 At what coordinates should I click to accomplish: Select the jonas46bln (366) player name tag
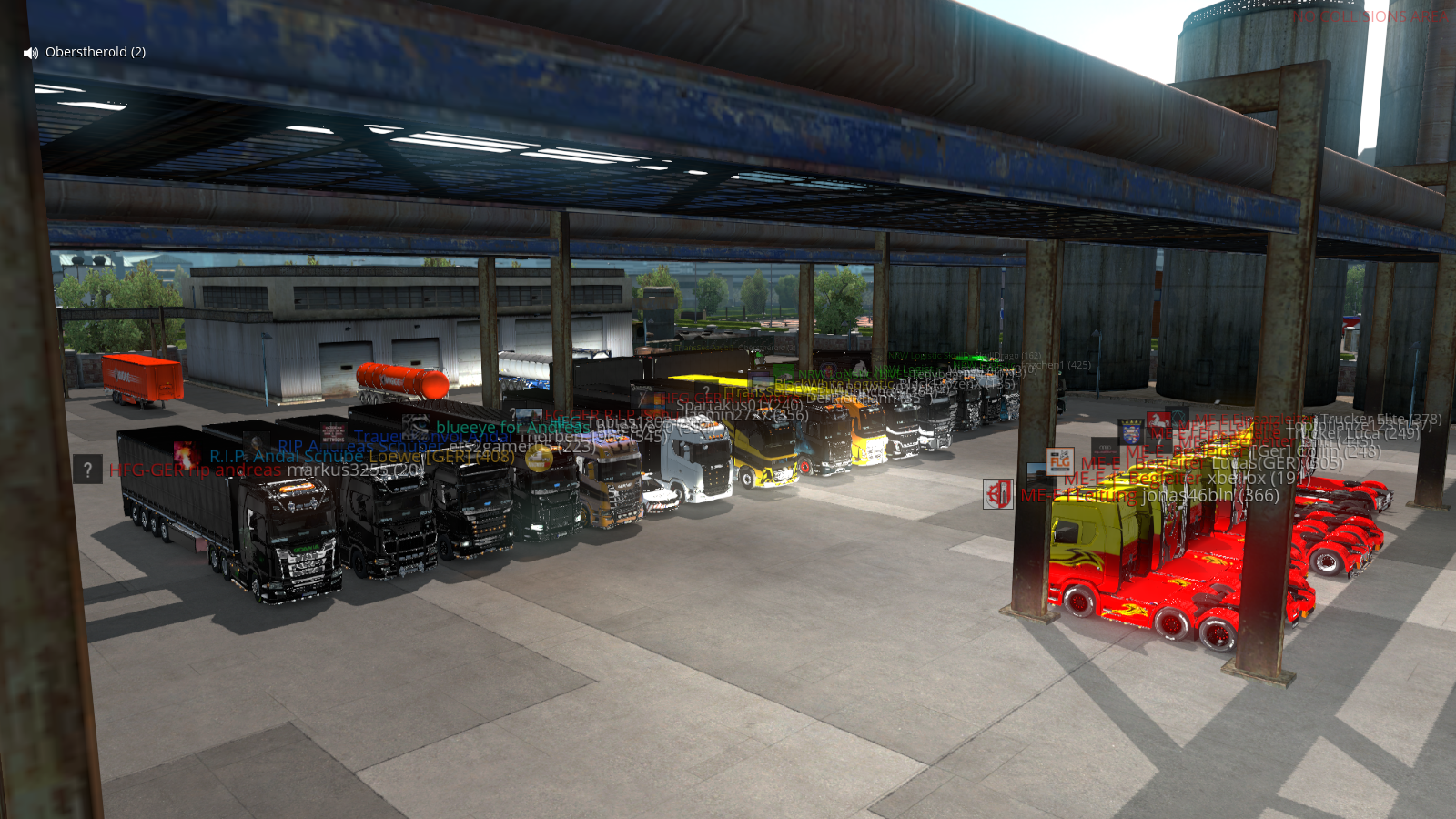[1210, 495]
